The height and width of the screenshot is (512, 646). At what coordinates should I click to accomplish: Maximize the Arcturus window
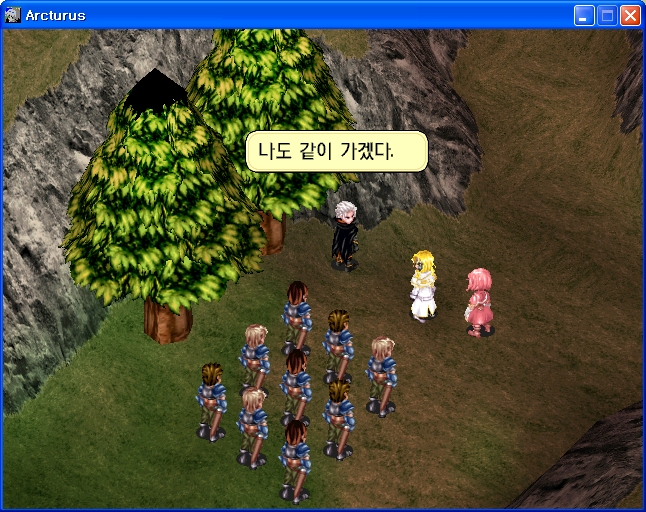click(607, 15)
